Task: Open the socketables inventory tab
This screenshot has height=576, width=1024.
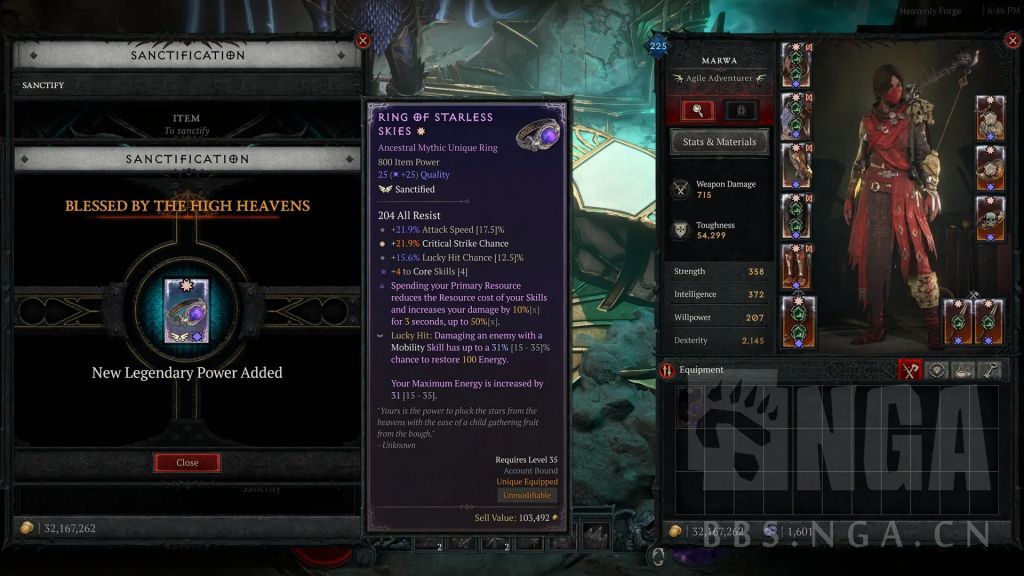Action: [x=936, y=370]
